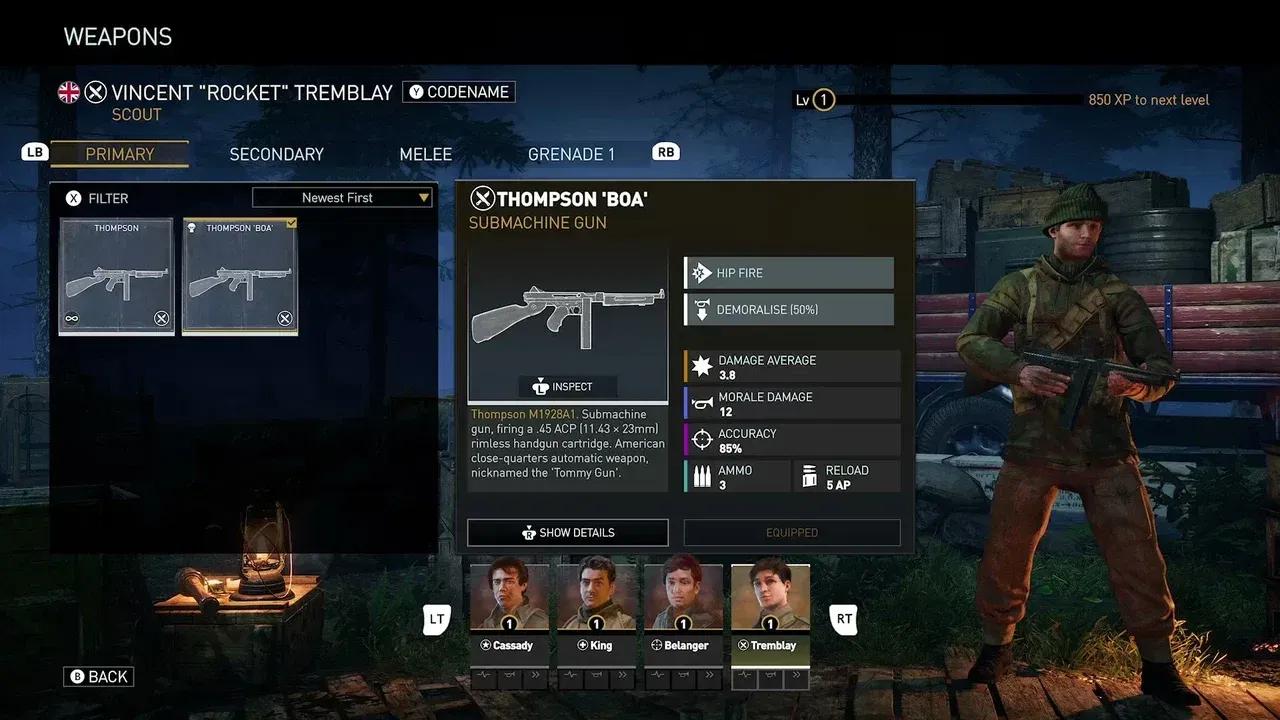Switch to the Secondary weapons tab
Viewport: 1280px width, 720px height.
(x=276, y=154)
